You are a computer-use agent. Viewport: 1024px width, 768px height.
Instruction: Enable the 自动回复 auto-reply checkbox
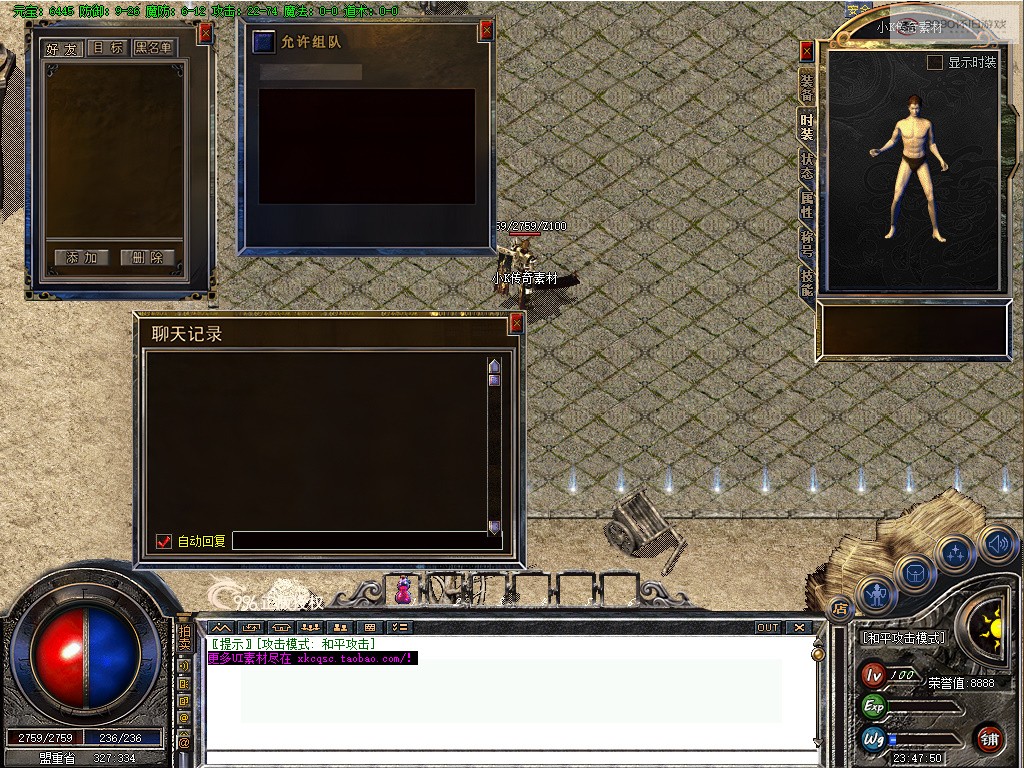(165, 541)
